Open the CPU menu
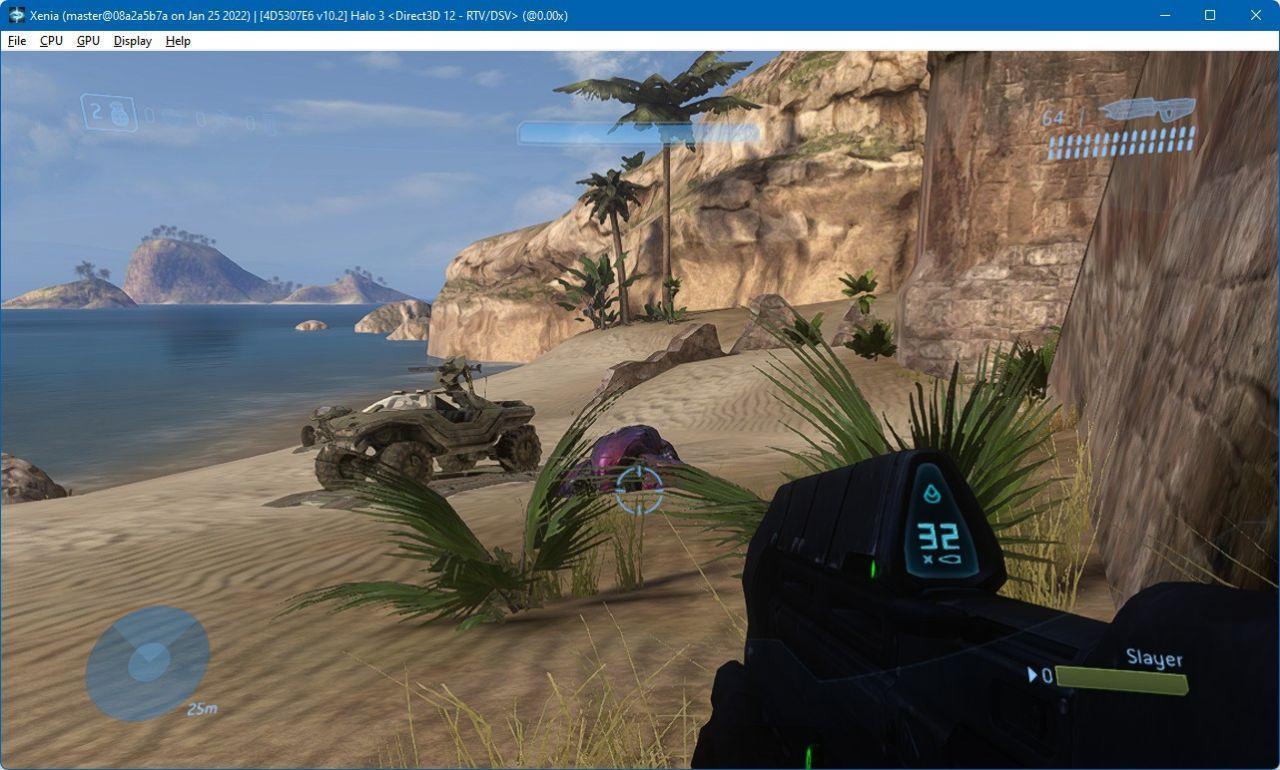Image resolution: width=1280 pixels, height=770 pixels. pos(51,41)
